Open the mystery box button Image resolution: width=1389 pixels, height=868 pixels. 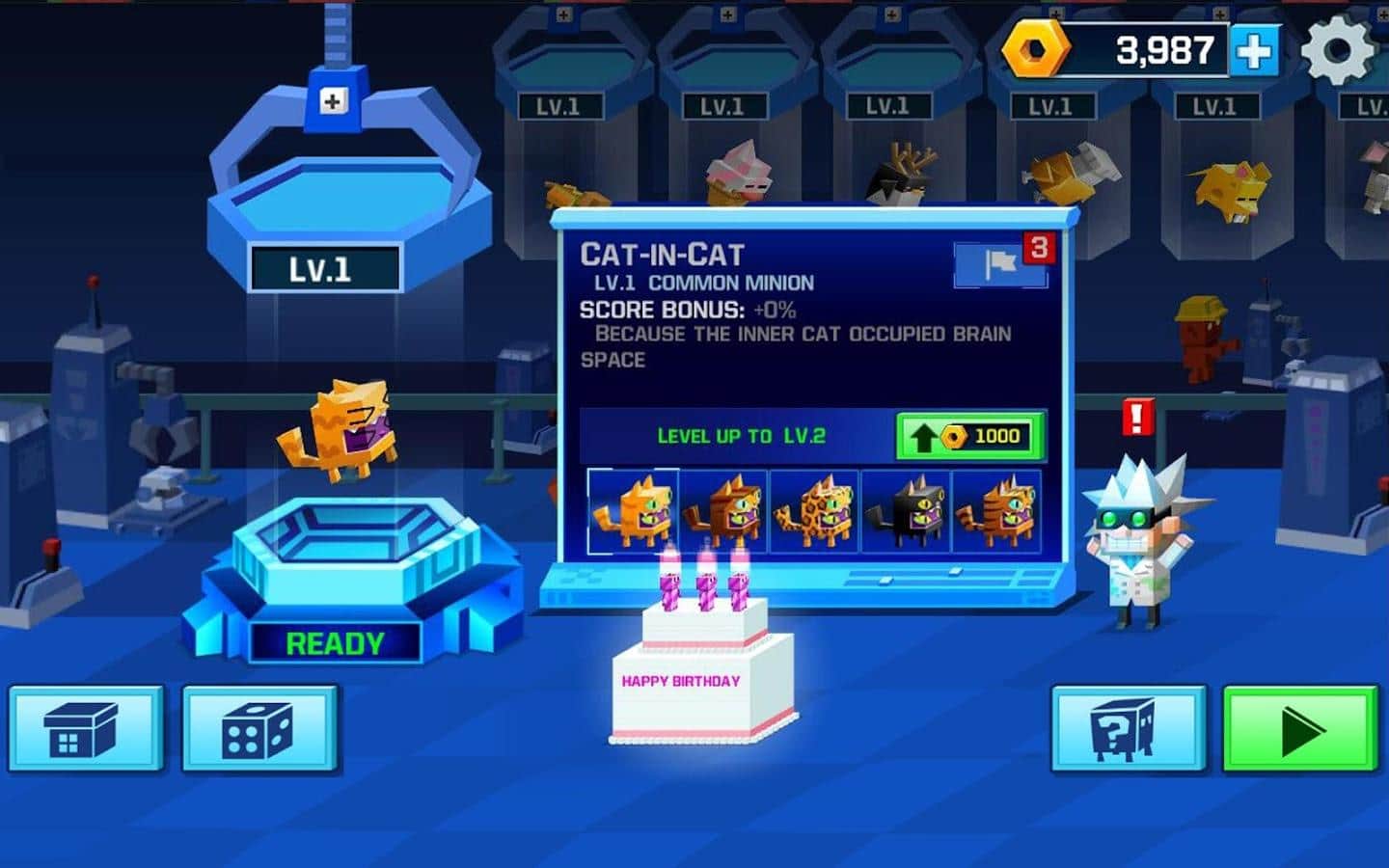click(x=1127, y=730)
